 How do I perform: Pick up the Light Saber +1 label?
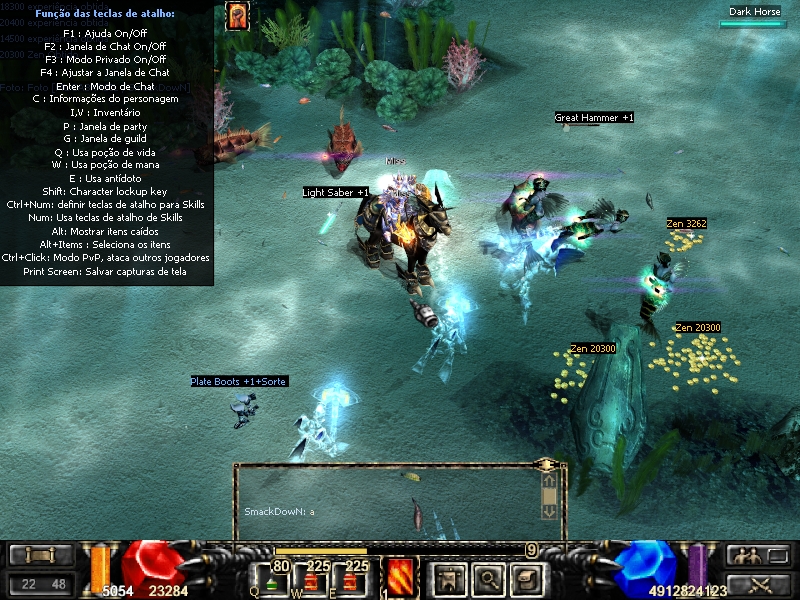click(336, 192)
